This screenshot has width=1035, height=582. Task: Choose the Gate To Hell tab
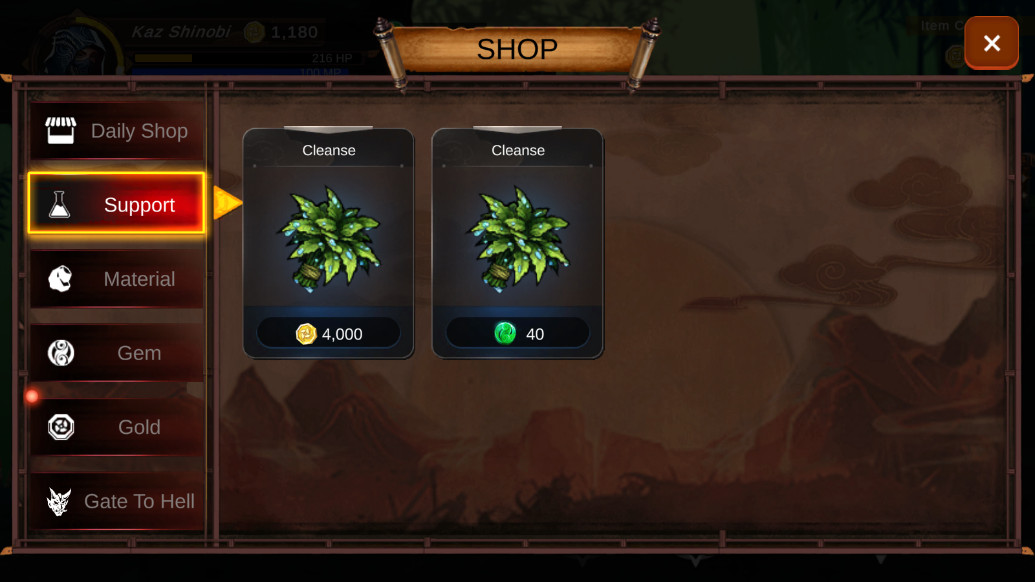click(117, 501)
